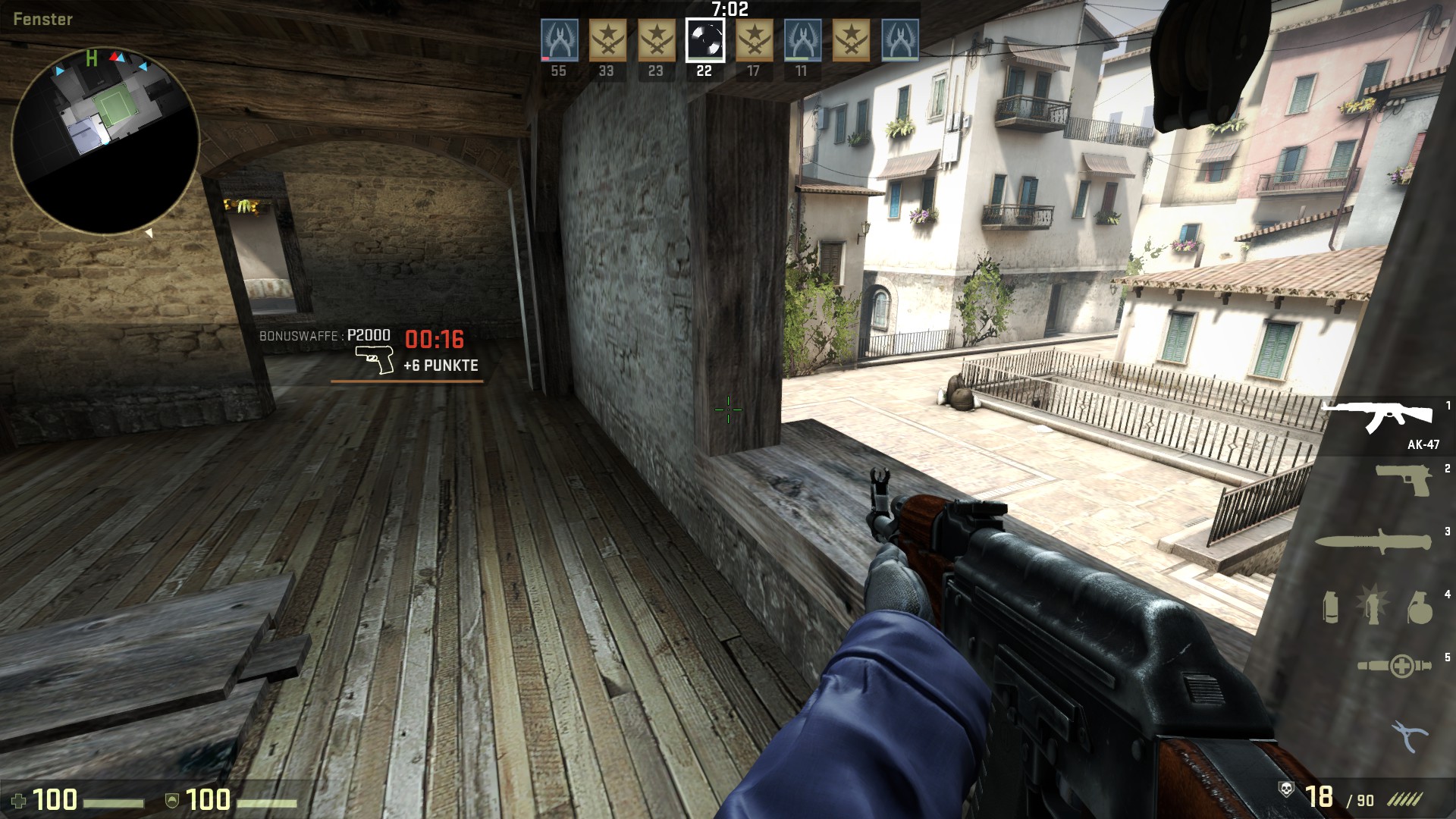Select the top player avatar with score 55
This screenshot has width=1456, height=819.
pos(560,40)
